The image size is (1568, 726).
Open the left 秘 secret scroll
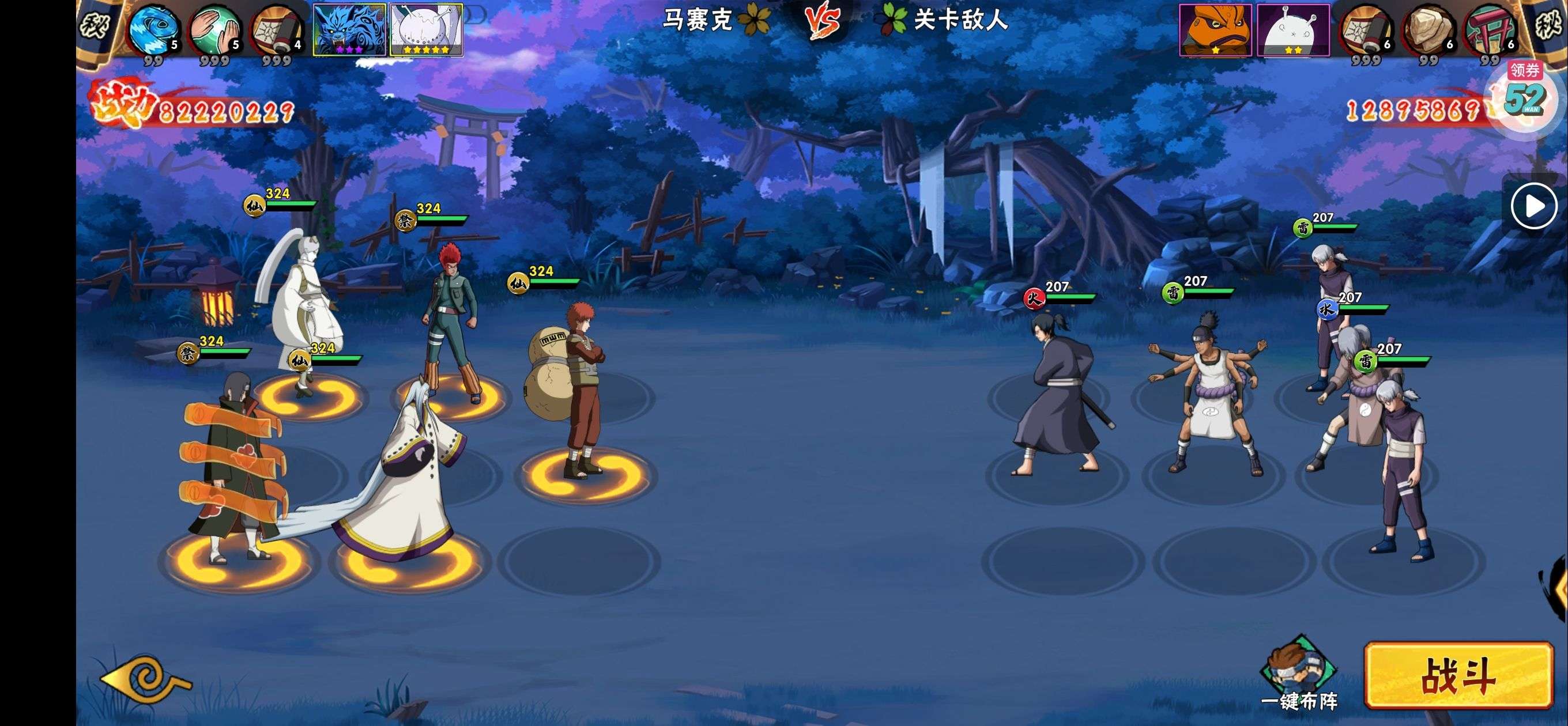coord(95,24)
